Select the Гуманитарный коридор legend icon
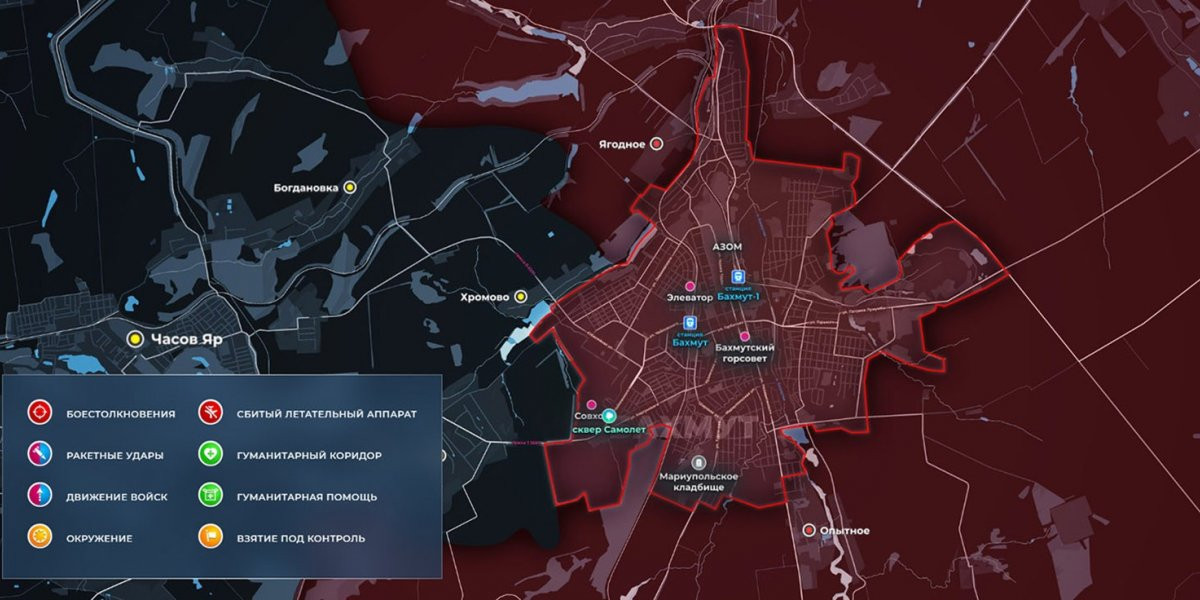The width and height of the screenshot is (1200, 600). point(210,455)
